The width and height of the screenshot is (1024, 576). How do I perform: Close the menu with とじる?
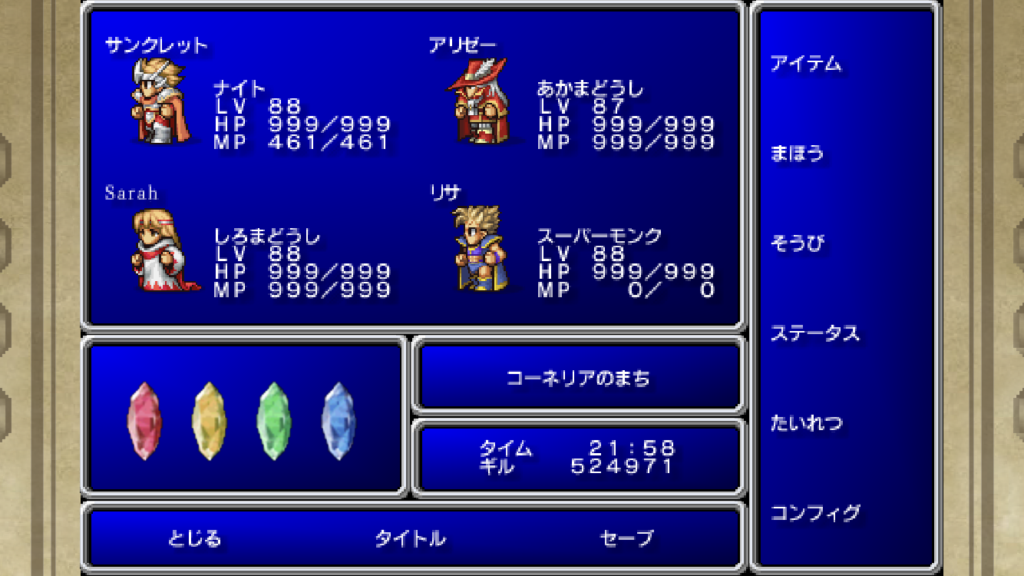(194, 538)
